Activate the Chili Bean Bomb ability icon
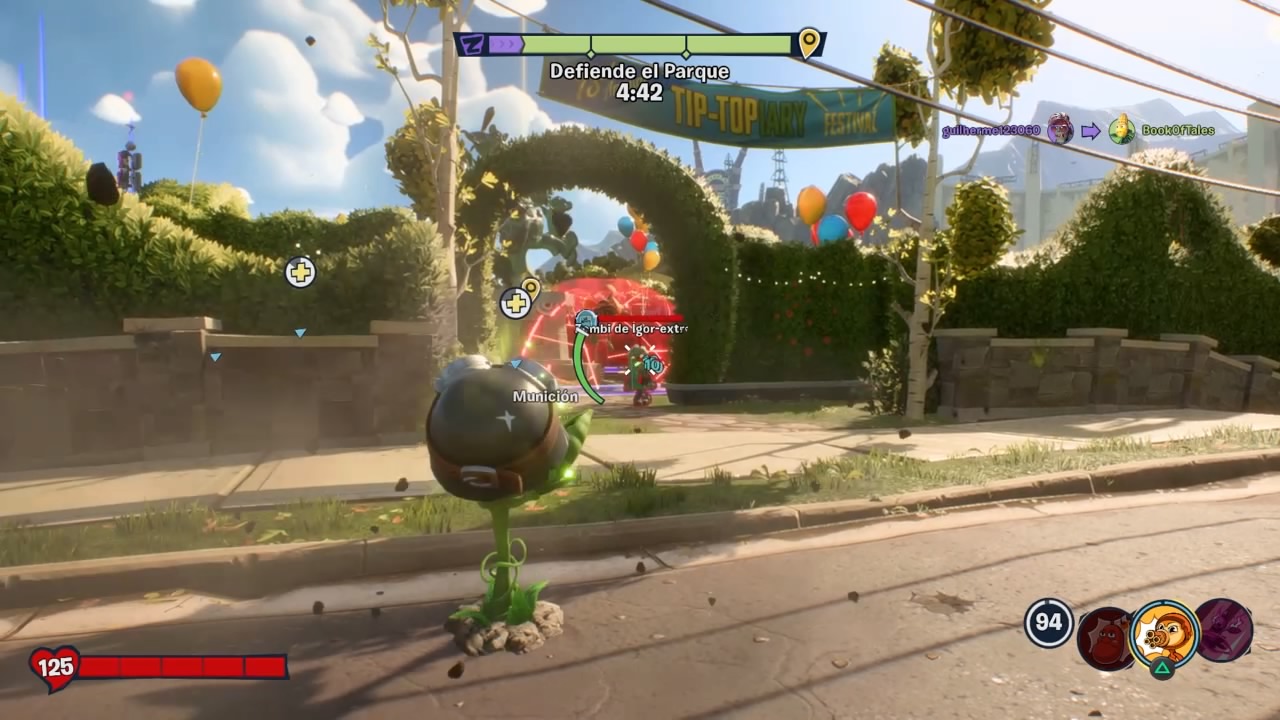1280x720 pixels. coord(1105,638)
